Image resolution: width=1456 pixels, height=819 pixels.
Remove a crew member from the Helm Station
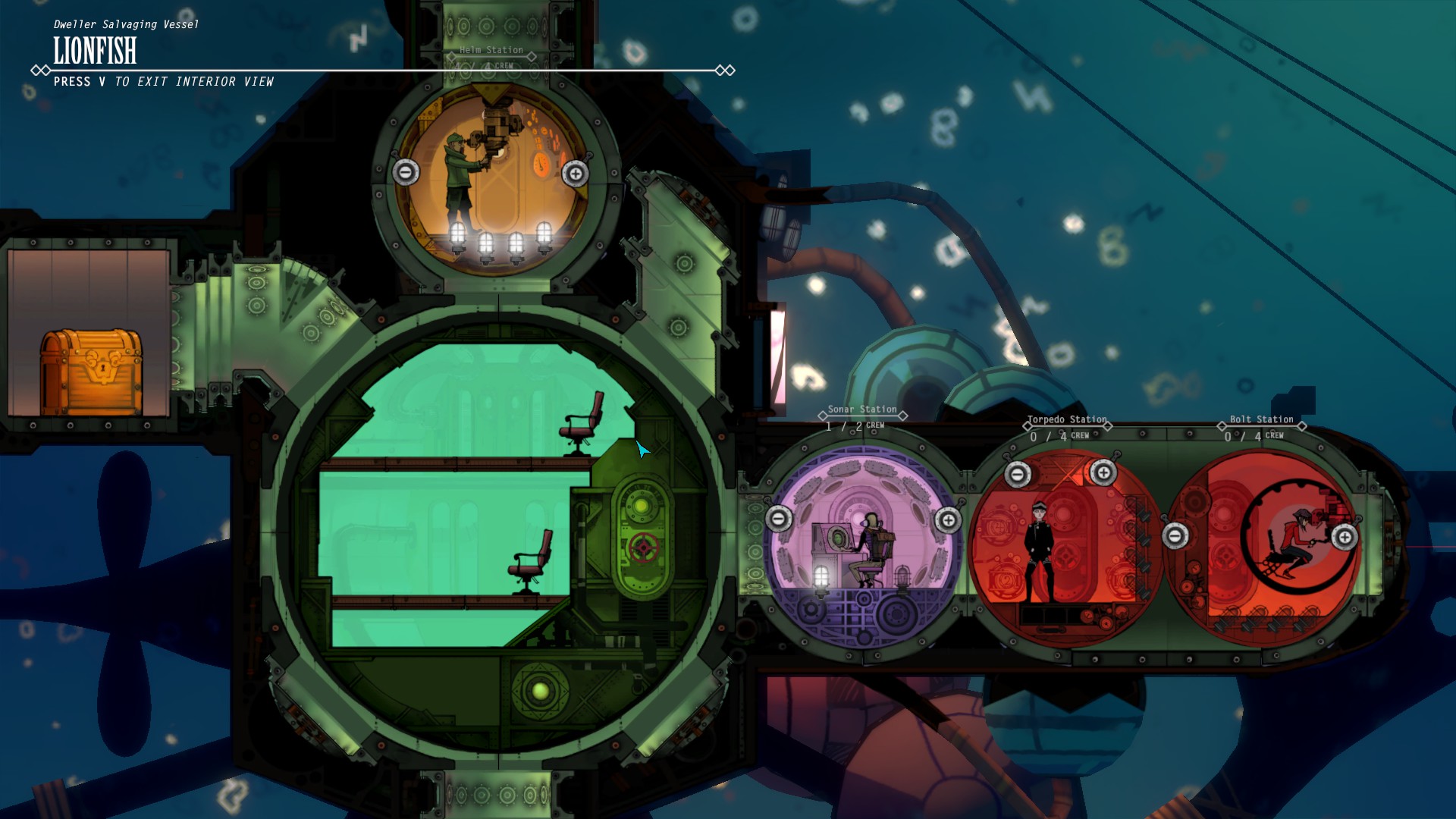pyautogui.click(x=406, y=172)
